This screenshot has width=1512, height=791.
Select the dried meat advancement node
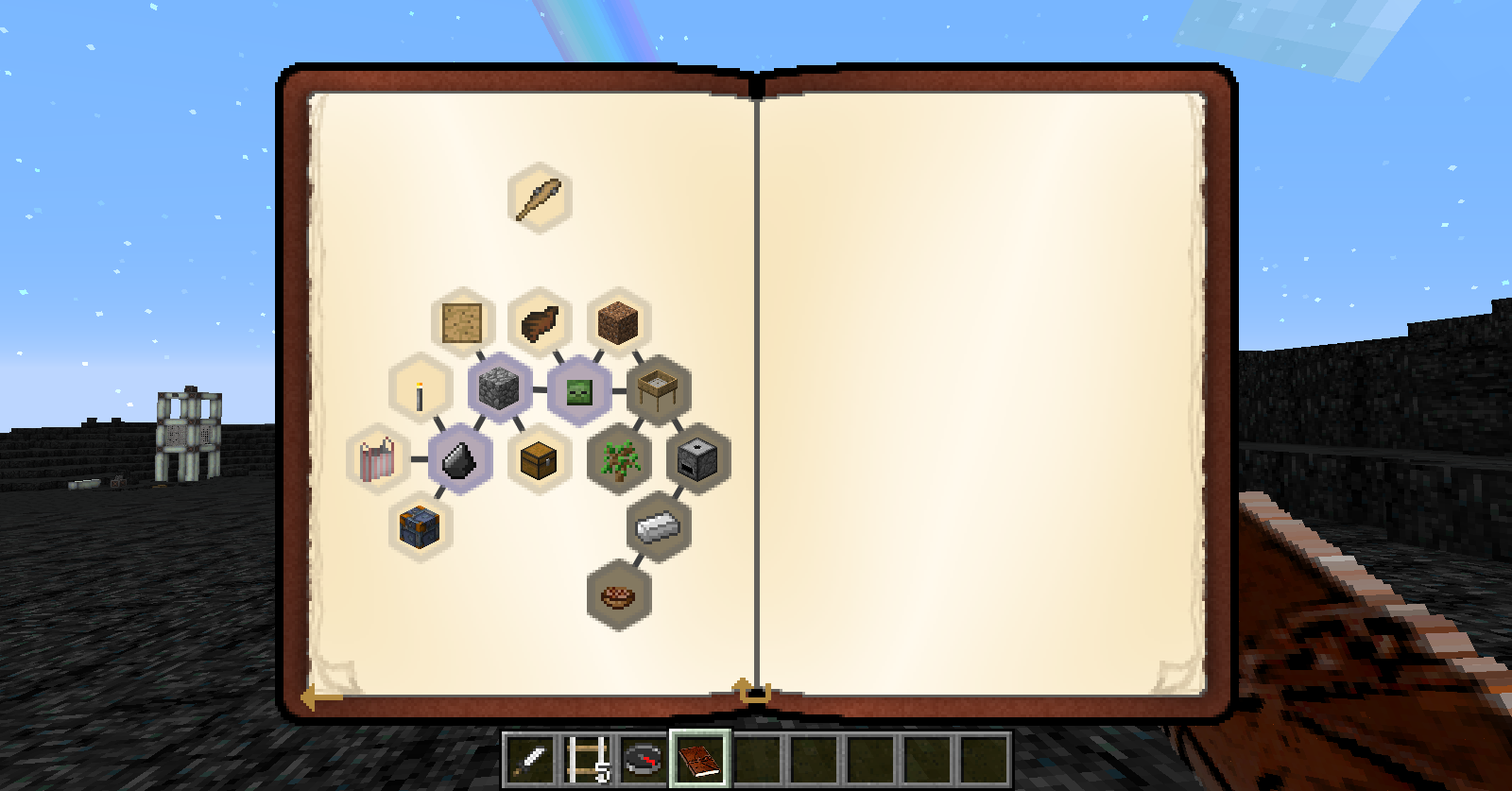pyautogui.click(x=539, y=319)
